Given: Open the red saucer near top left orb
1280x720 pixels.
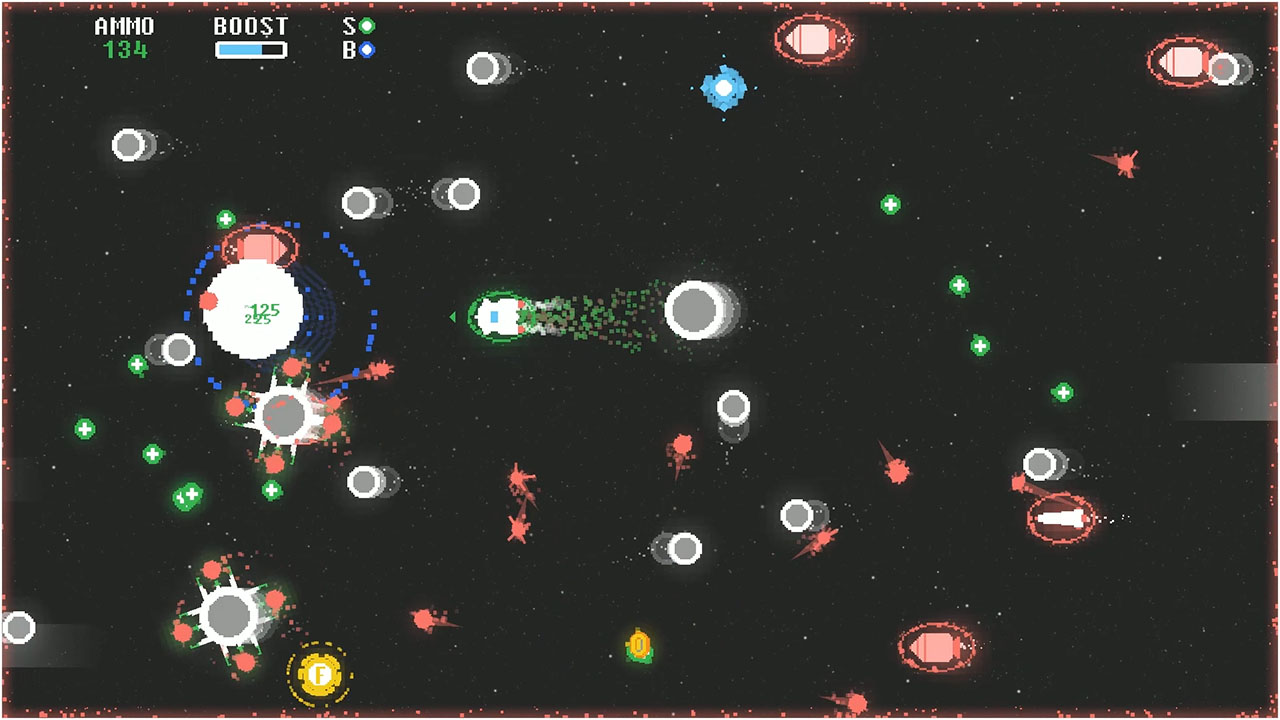Looking at the screenshot, I should coord(262,241).
